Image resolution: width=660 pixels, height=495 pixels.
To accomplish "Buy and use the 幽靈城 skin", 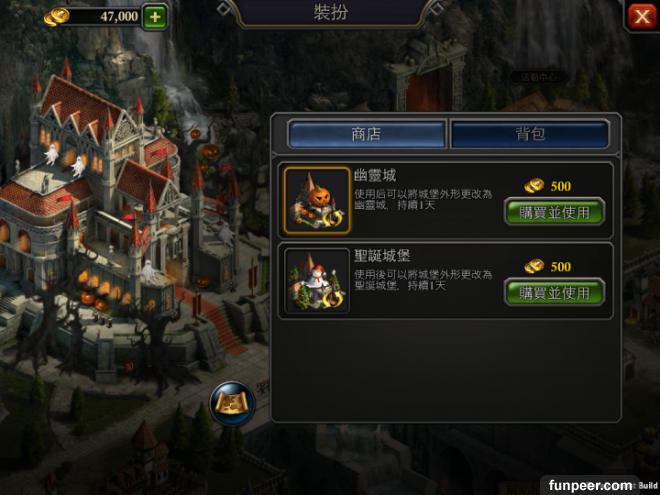I will (x=555, y=212).
